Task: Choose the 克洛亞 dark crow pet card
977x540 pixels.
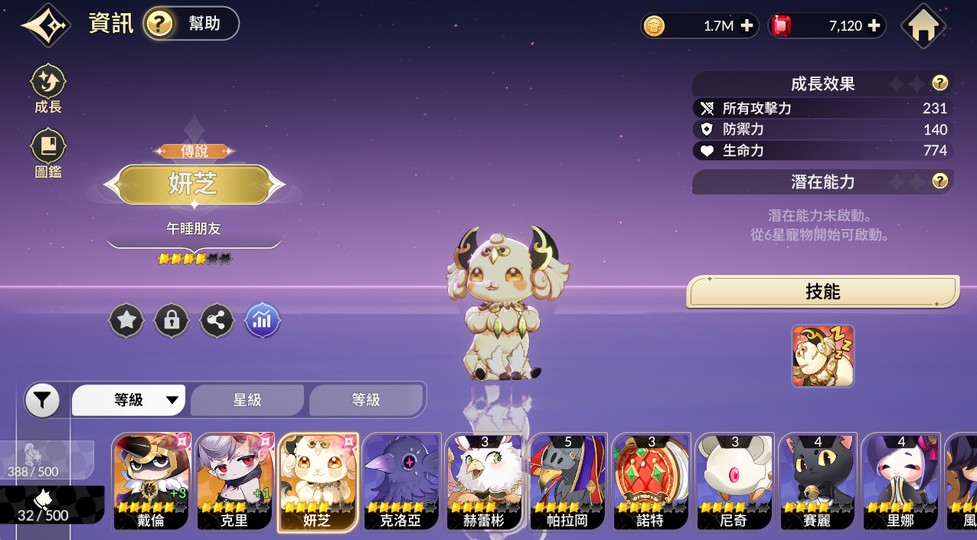Action: tap(401, 482)
